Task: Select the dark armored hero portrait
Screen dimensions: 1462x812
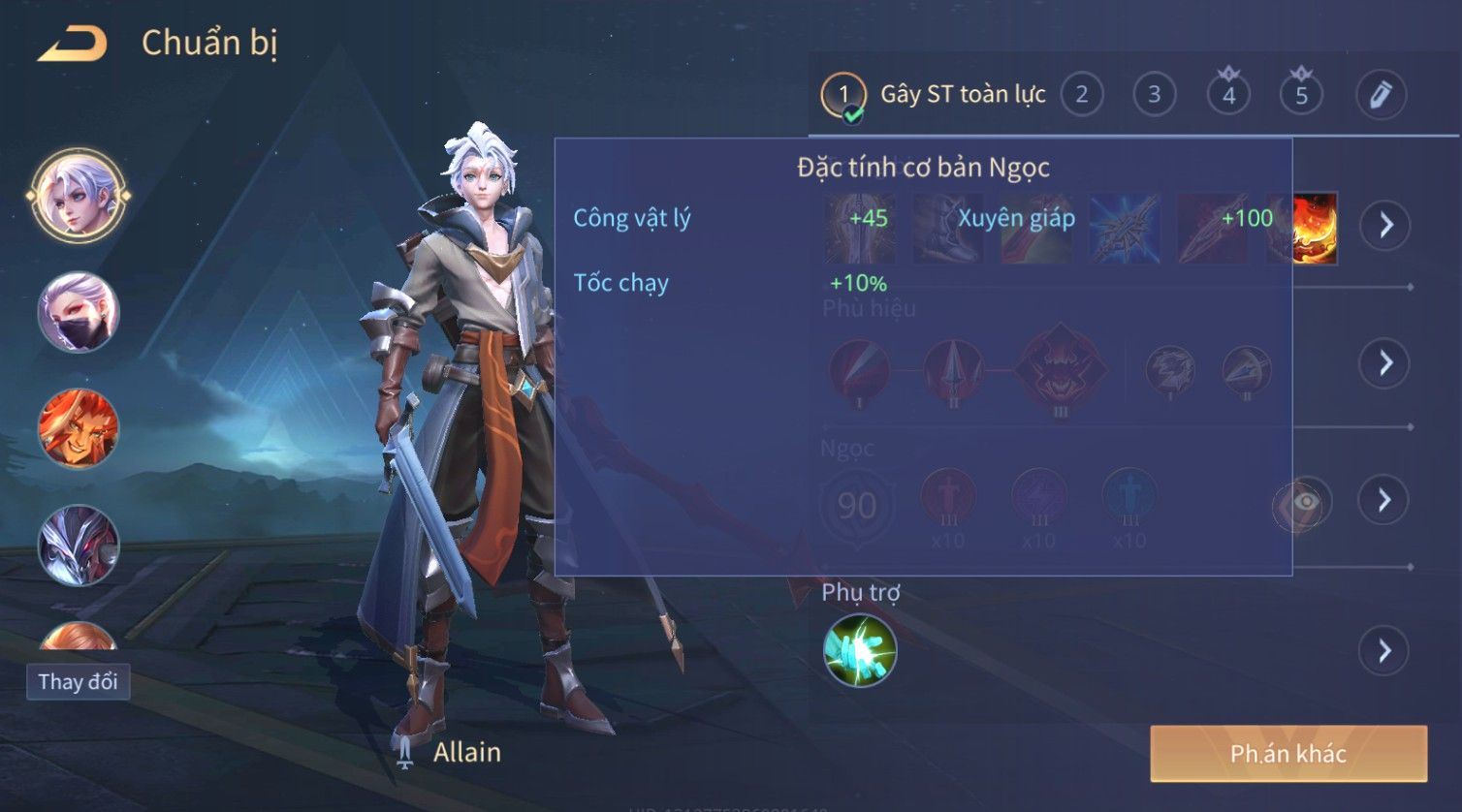Action: point(78,545)
